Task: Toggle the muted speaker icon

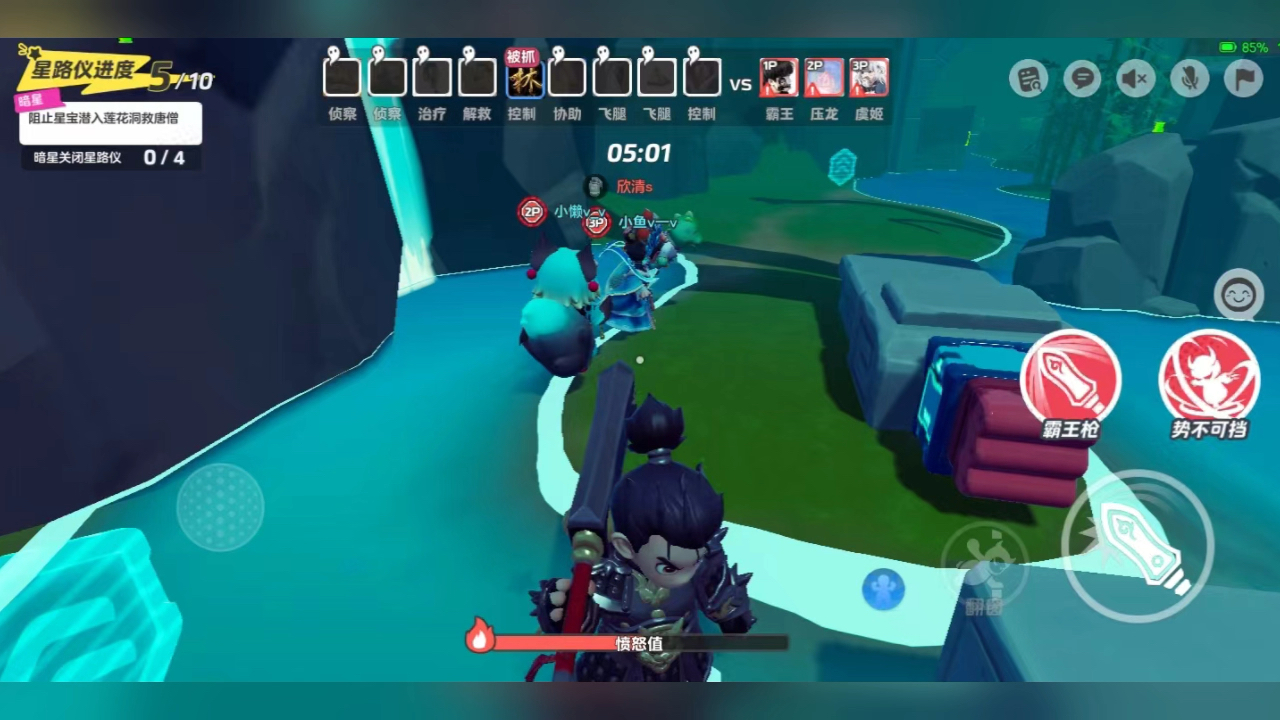Action: click(x=1136, y=78)
